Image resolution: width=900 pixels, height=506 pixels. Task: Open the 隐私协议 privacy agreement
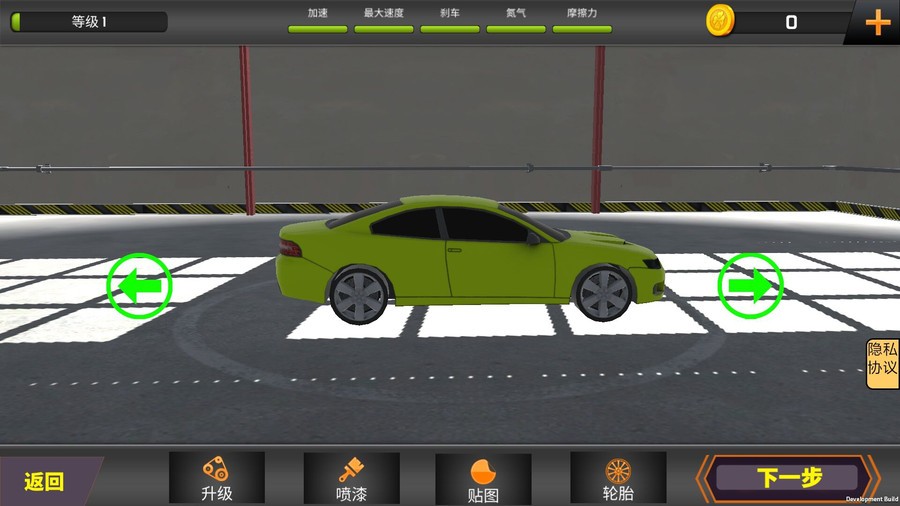tap(882, 364)
